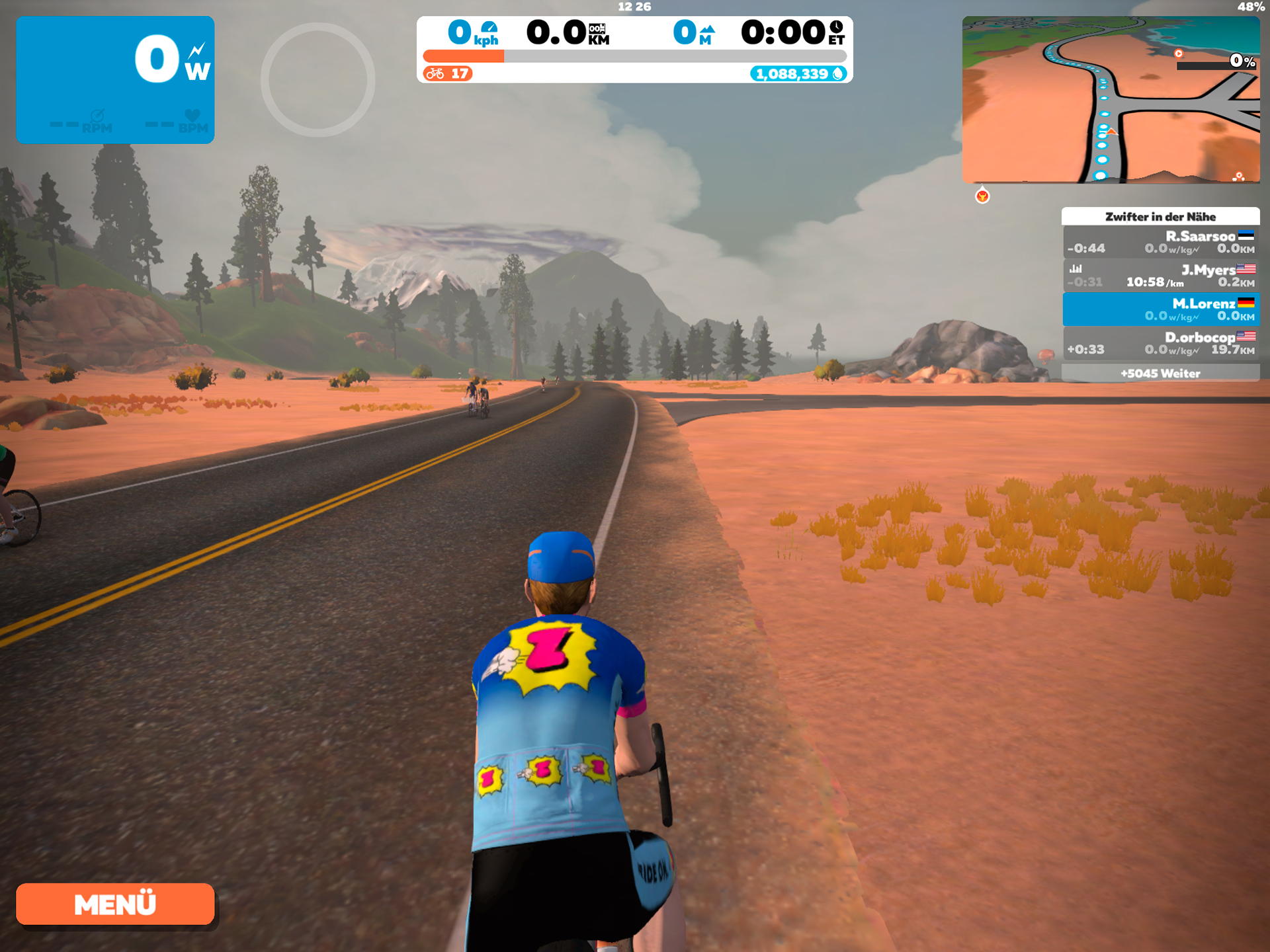Click the odometer icon next to the KM distance
This screenshot has width=1270, height=952.
click(x=599, y=29)
